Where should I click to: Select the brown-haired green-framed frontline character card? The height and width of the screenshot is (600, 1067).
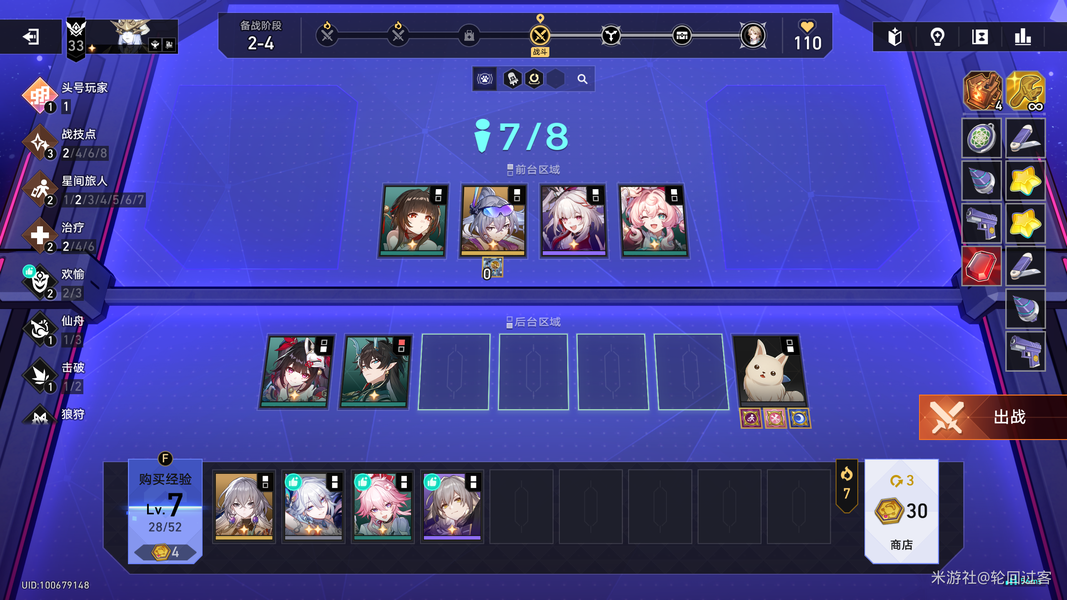coord(414,220)
